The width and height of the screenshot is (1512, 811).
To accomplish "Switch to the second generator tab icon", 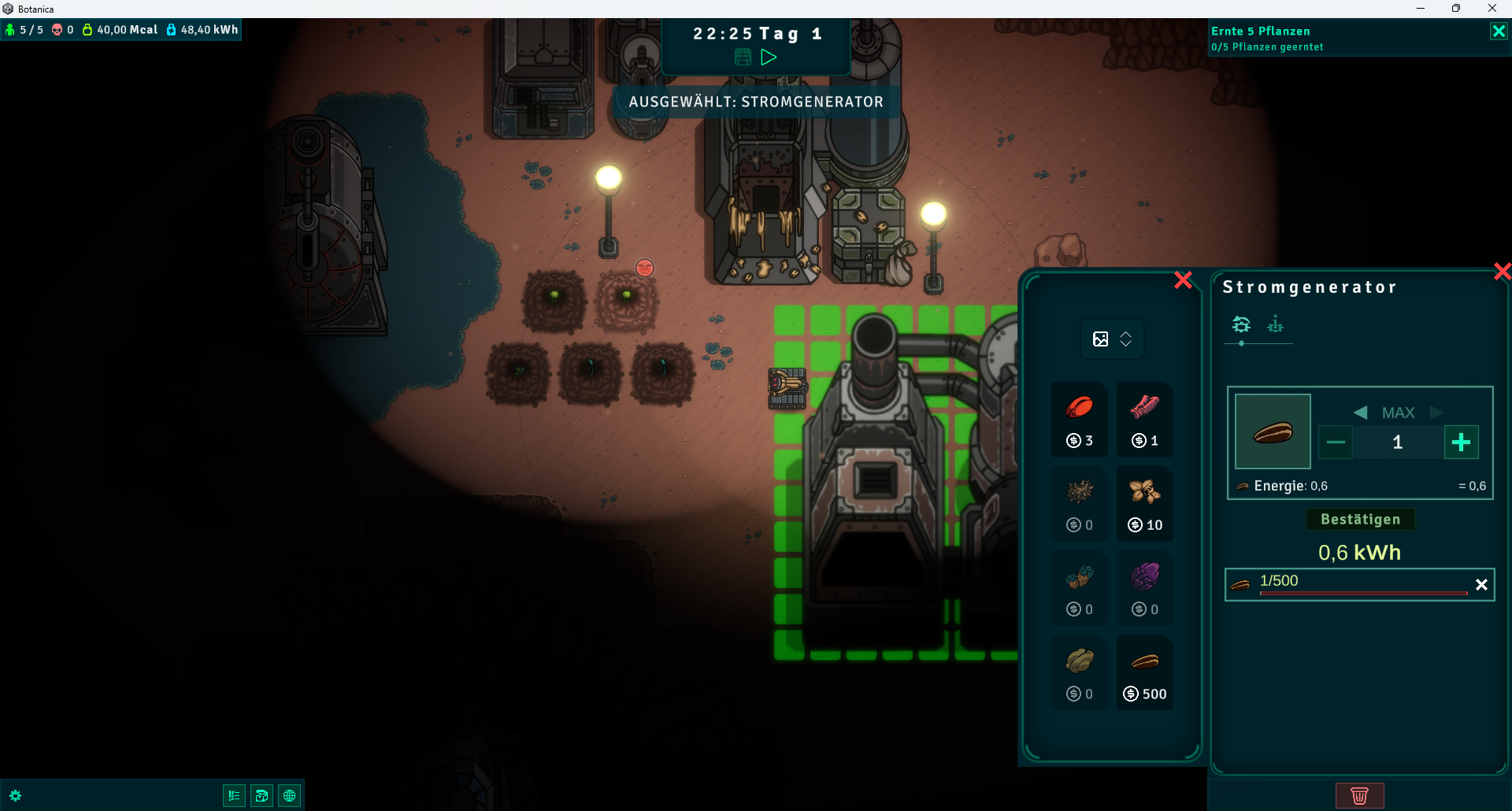I will click(x=1275, y=324).
